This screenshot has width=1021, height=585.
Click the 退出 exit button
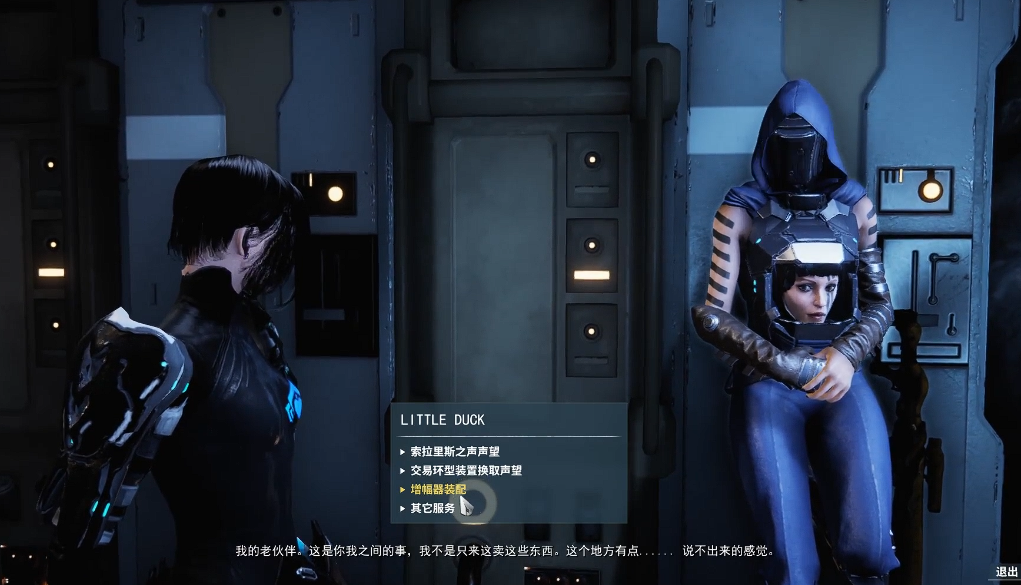tap(1005, 572)
